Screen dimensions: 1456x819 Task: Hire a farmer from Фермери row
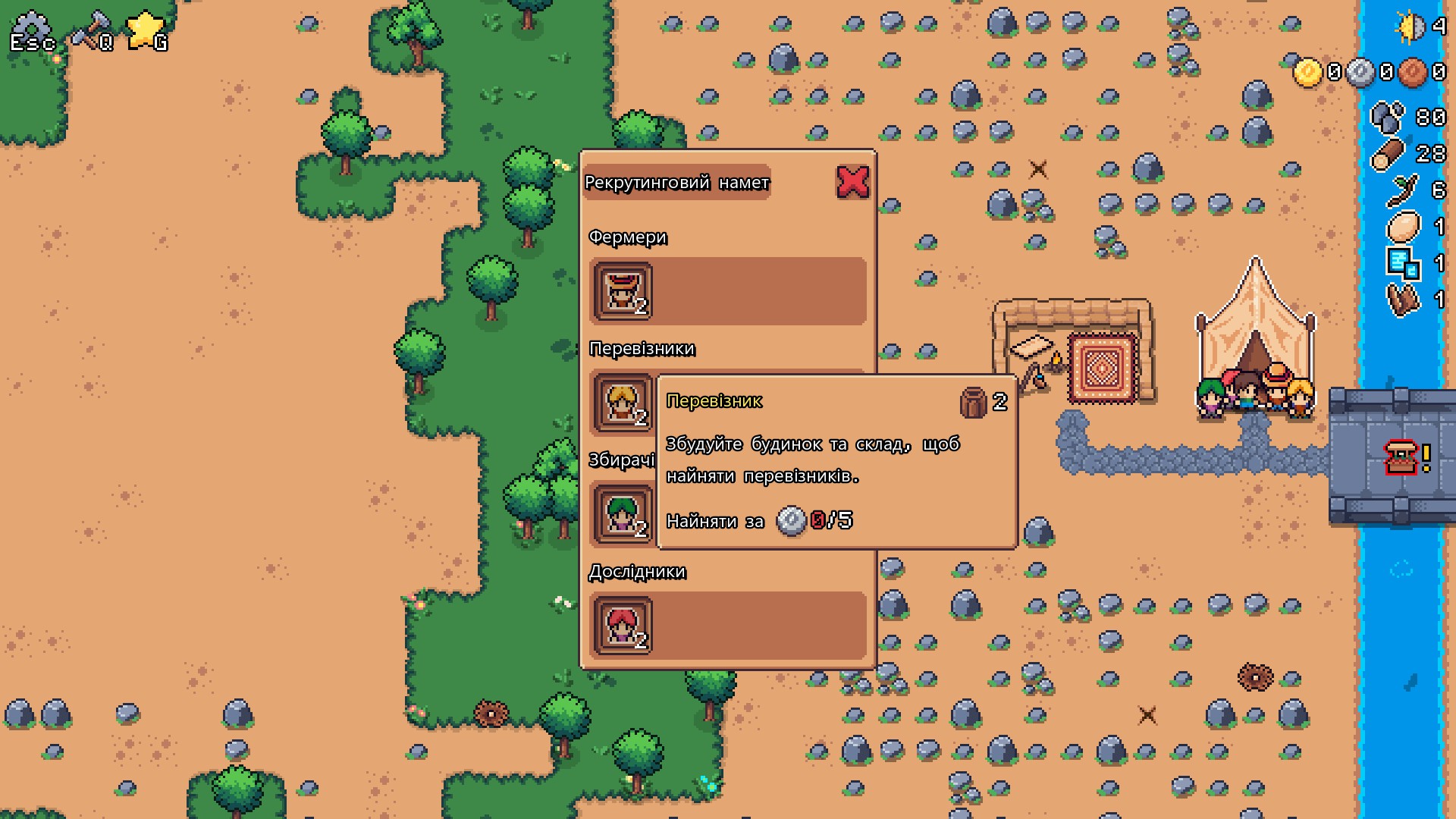pos(622,291)
